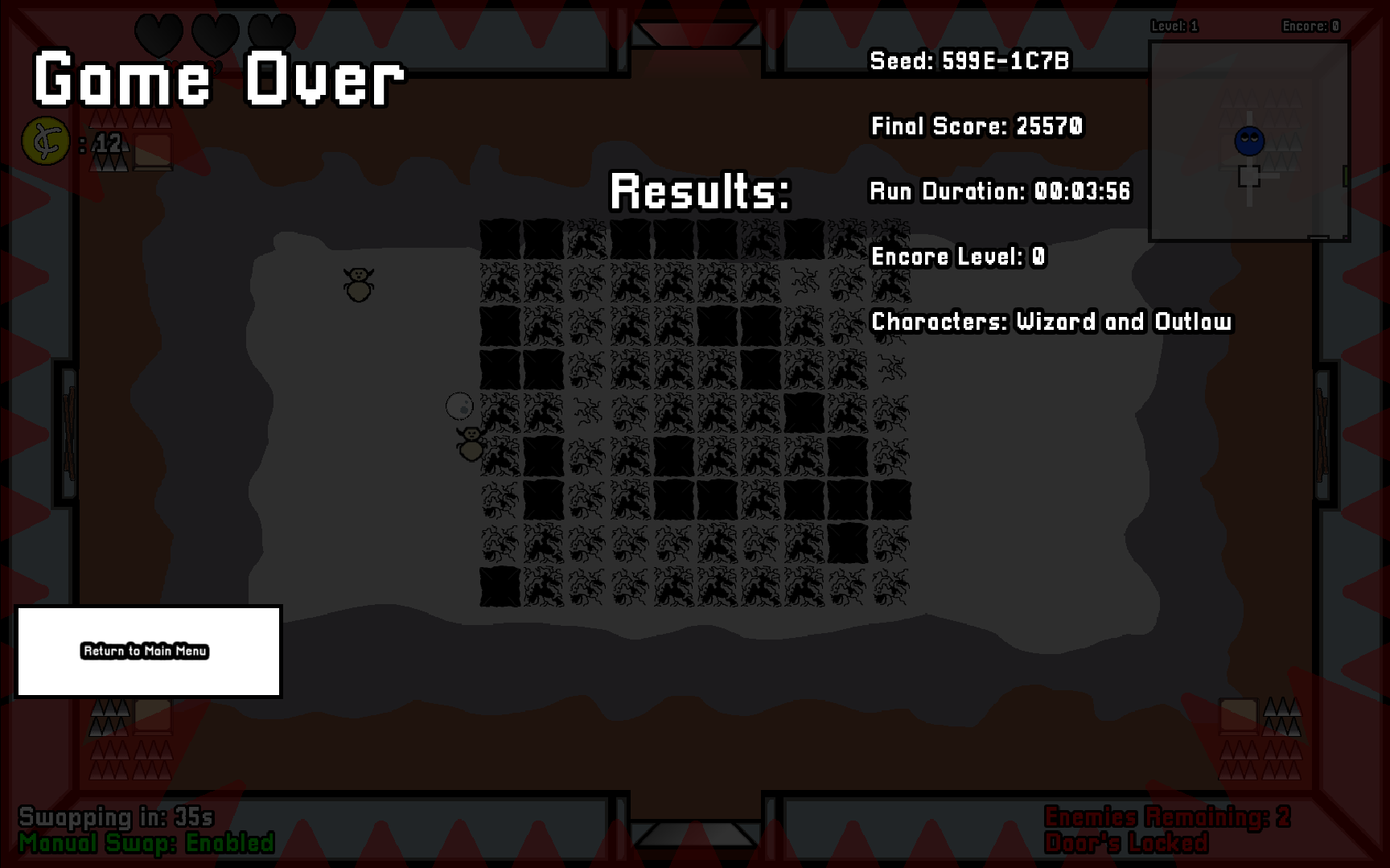Click the Return to Main Menu button
1390x868 pixels.
pyautogui.click(x=145, y=652)
